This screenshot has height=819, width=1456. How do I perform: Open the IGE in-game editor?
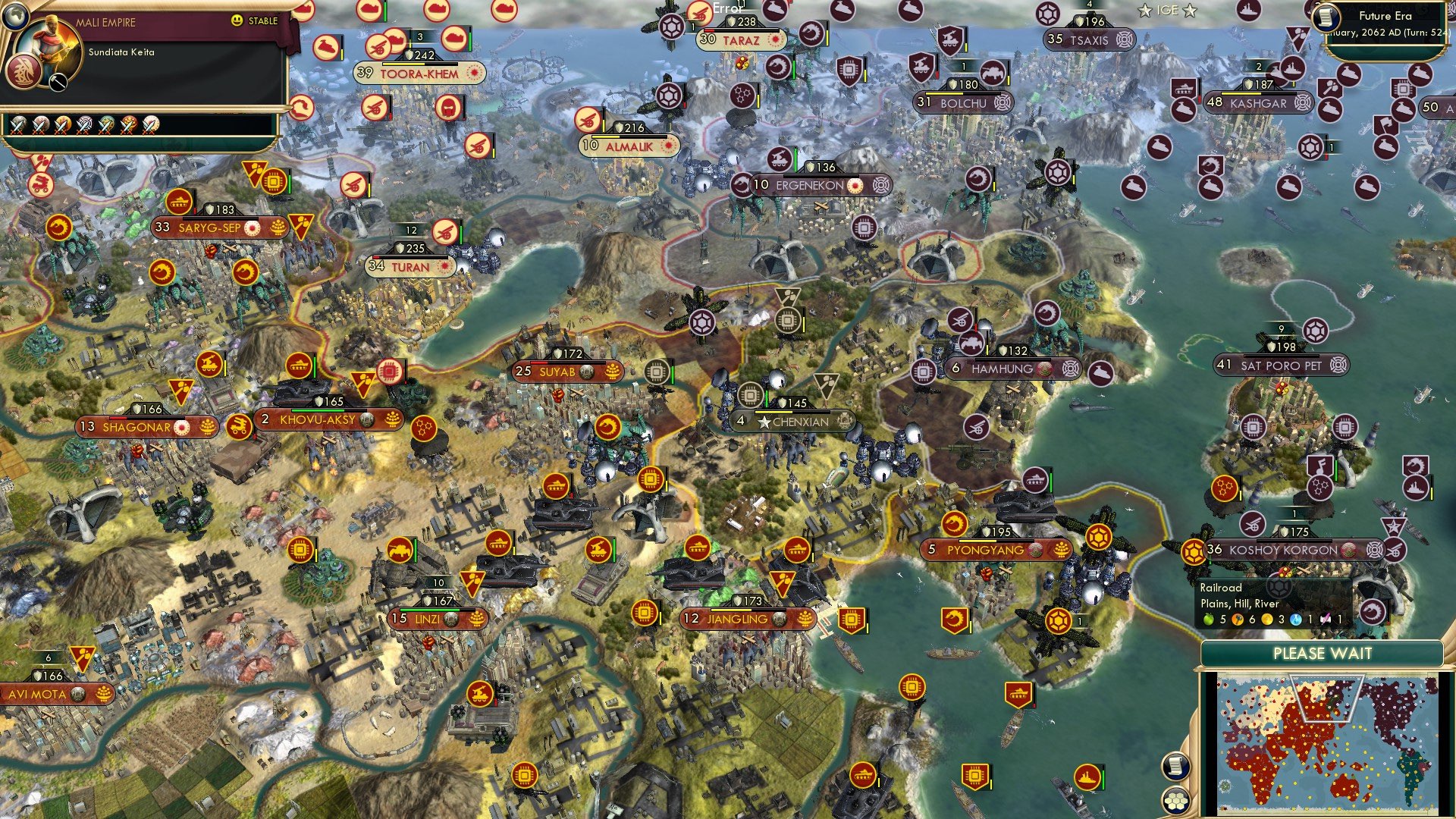[1167, 11]
